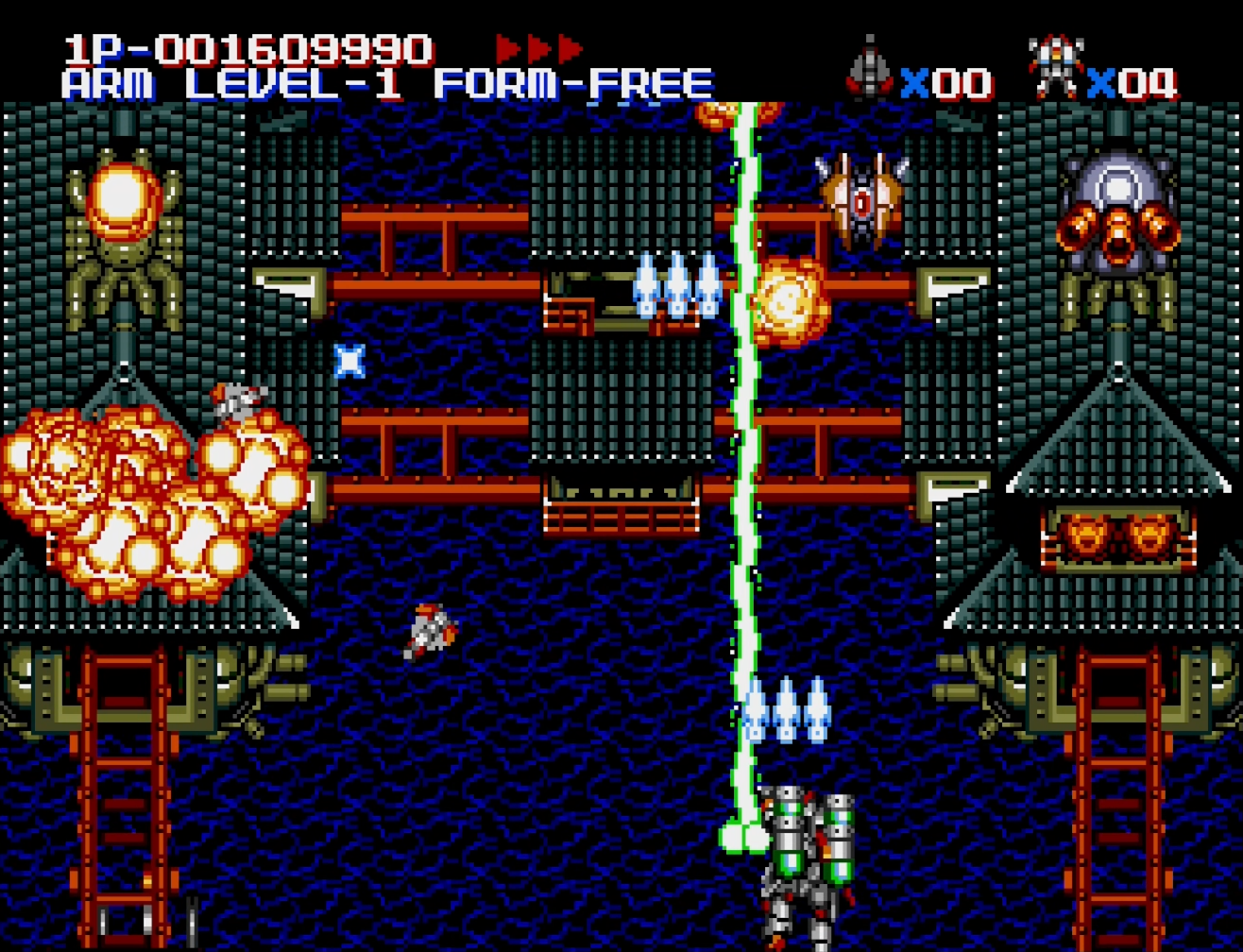Click the special weapon stock ship icon
Screen dimensions: 1243x952
point(869,69)
